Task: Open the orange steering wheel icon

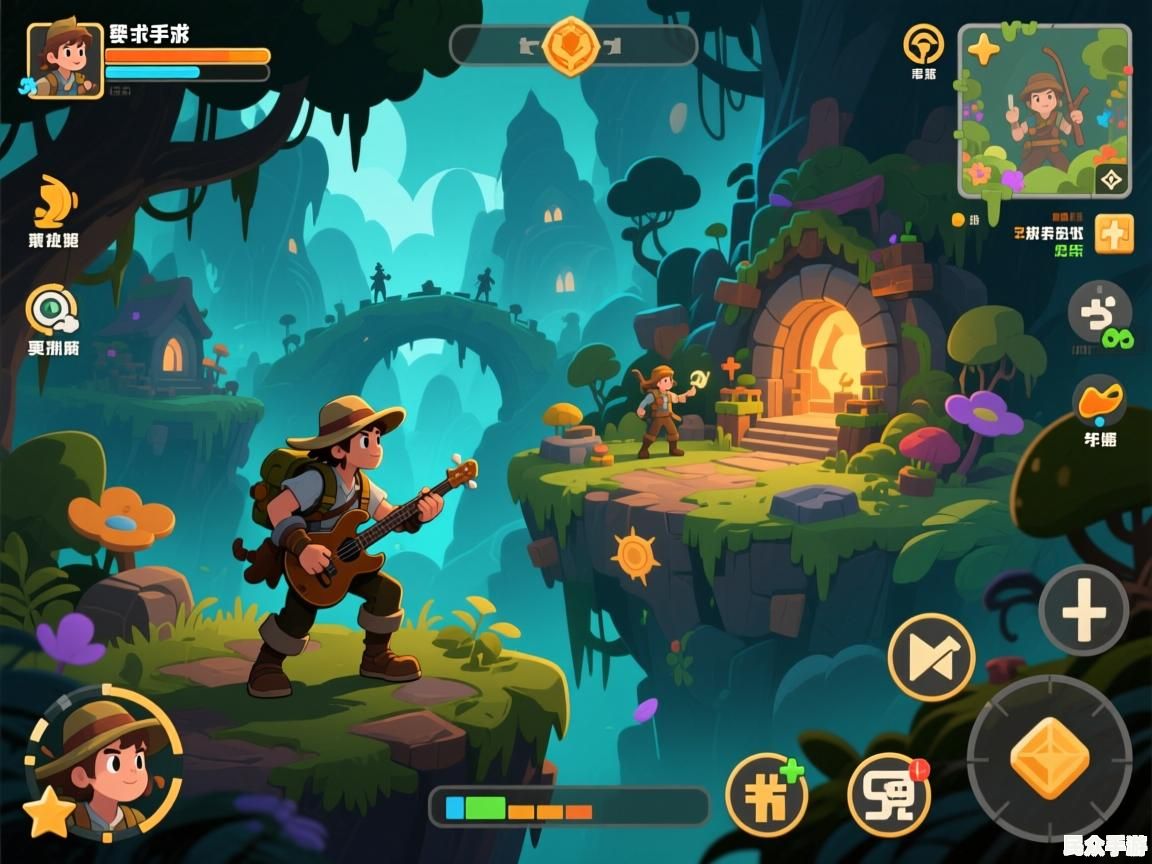Action: pos(923,45)
